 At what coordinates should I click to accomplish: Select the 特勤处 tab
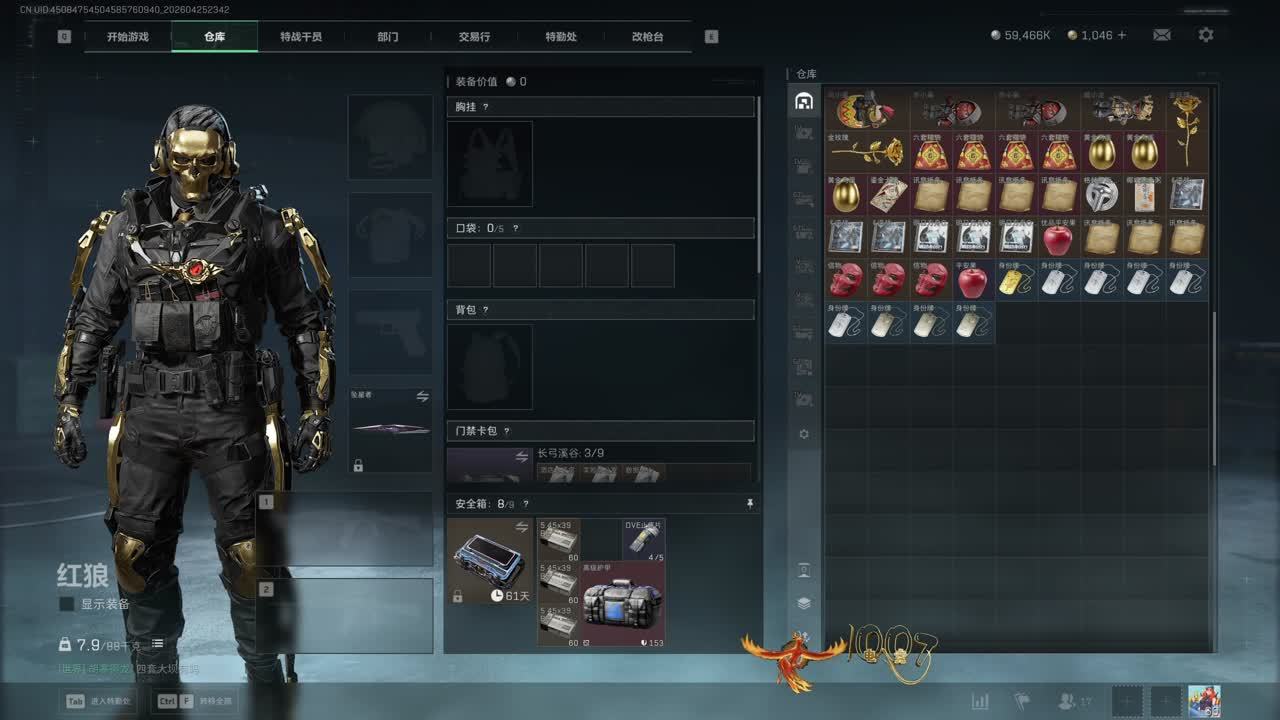coord(561,37)
